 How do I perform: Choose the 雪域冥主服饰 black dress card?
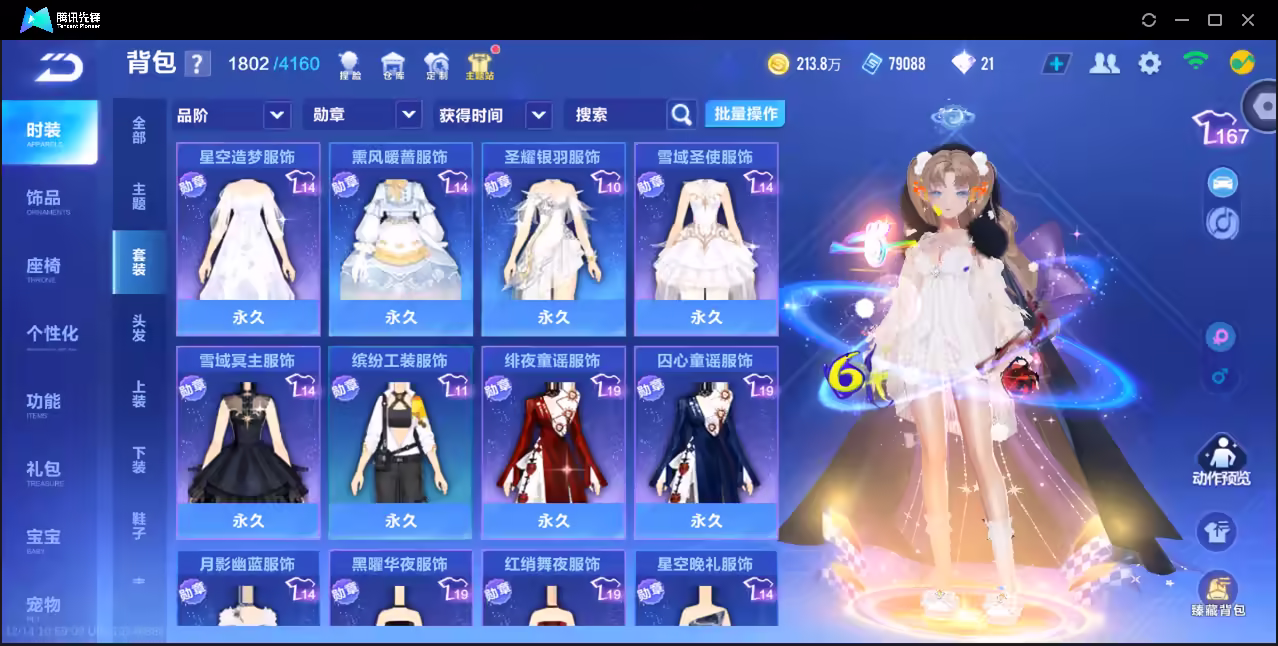[248, 442]
